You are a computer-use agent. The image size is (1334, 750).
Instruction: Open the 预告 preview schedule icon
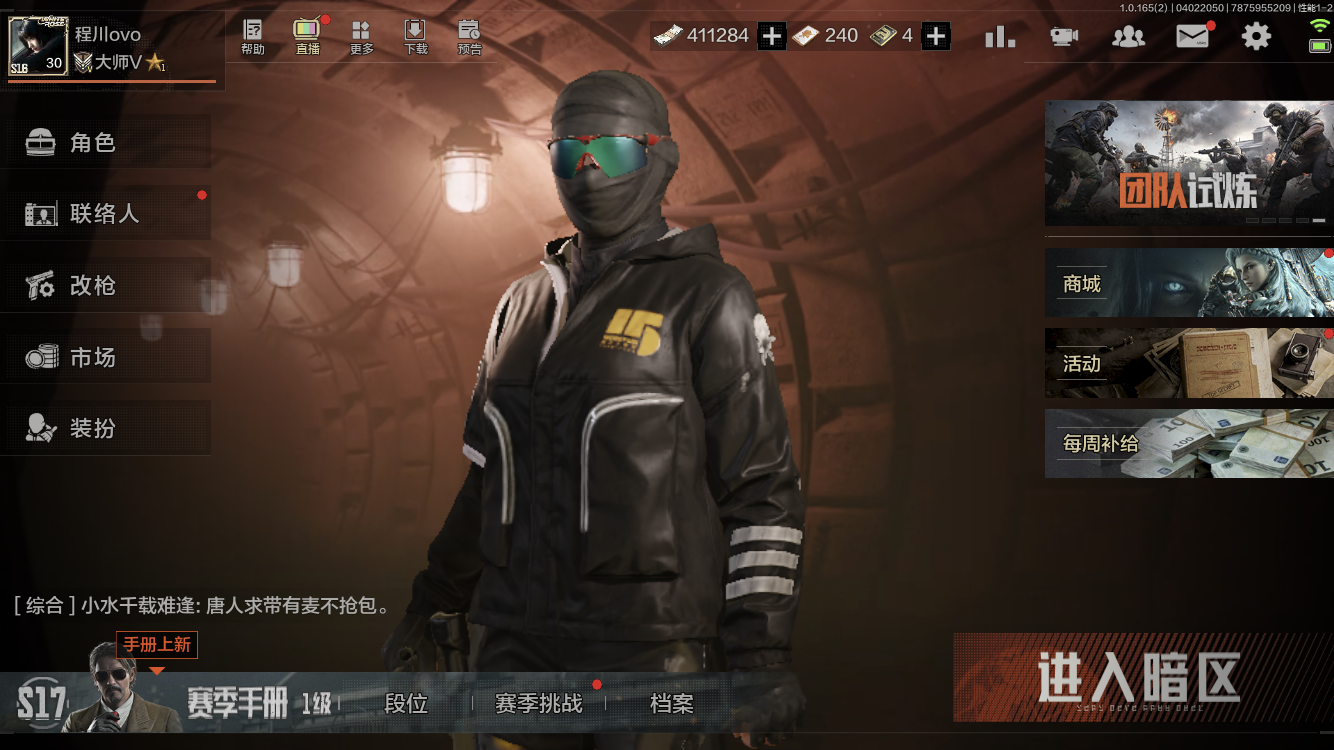(x=470, y=38)
